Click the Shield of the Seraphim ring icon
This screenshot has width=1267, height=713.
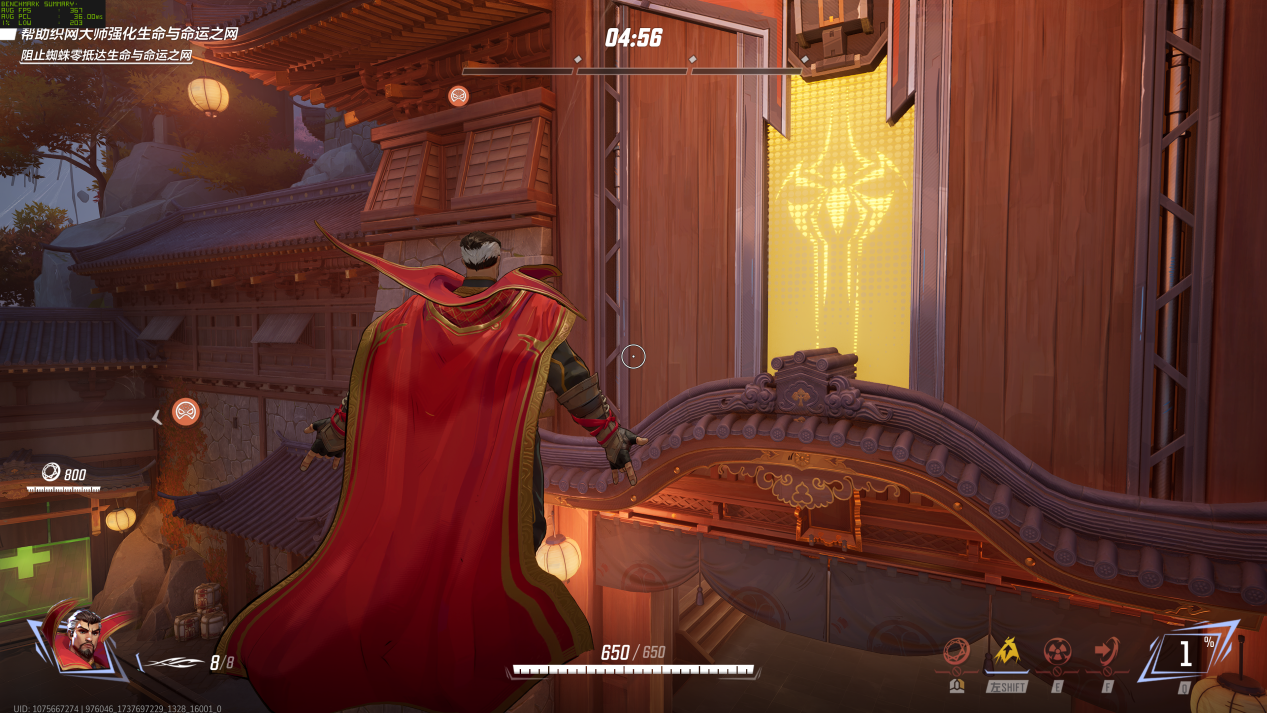tap(956, 654)
